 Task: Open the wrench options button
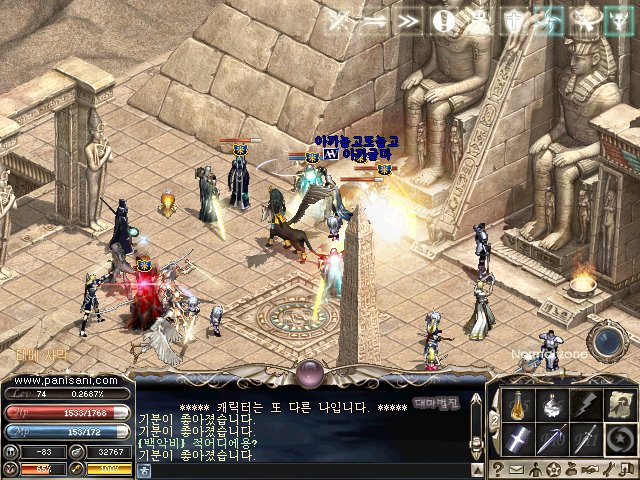(x=607, y=469)
